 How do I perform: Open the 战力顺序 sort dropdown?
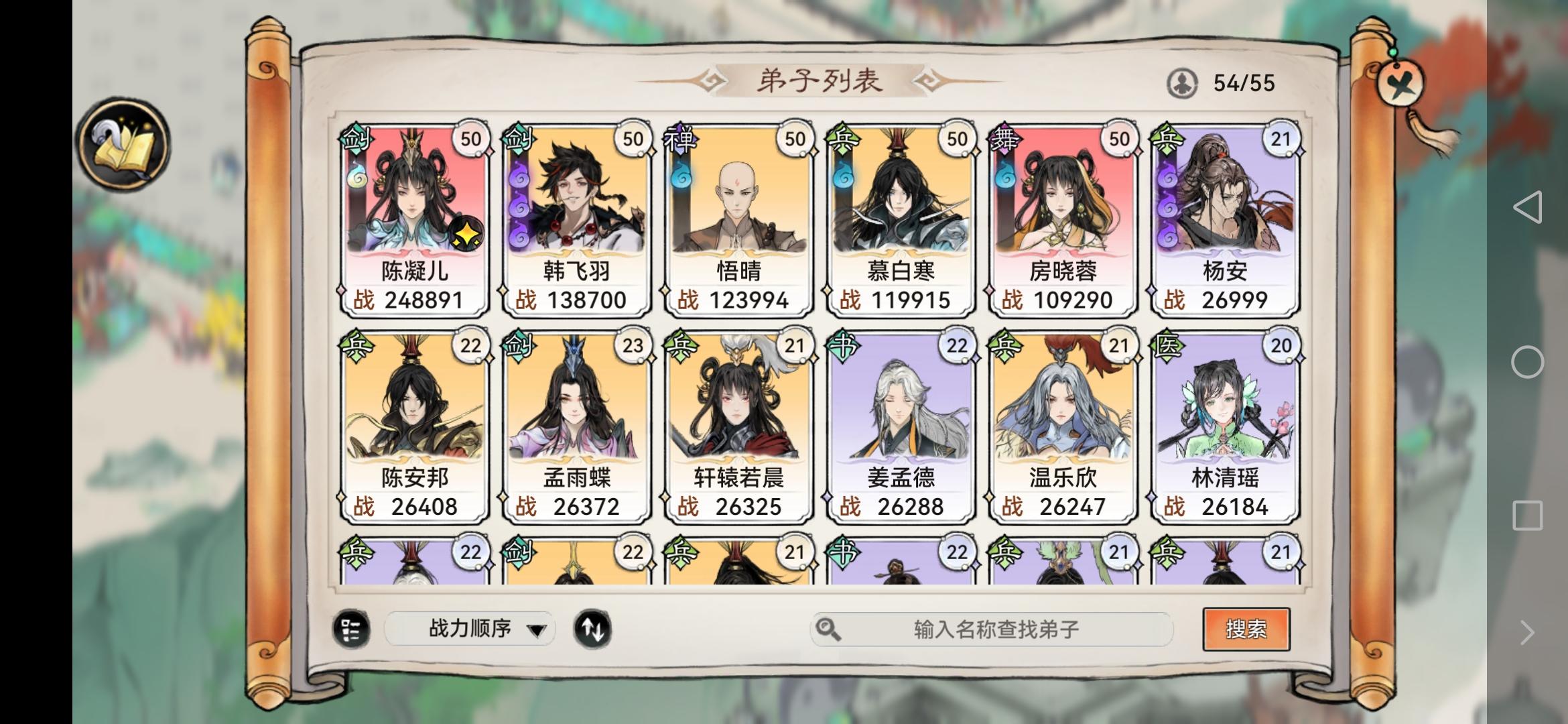[469, 629]
